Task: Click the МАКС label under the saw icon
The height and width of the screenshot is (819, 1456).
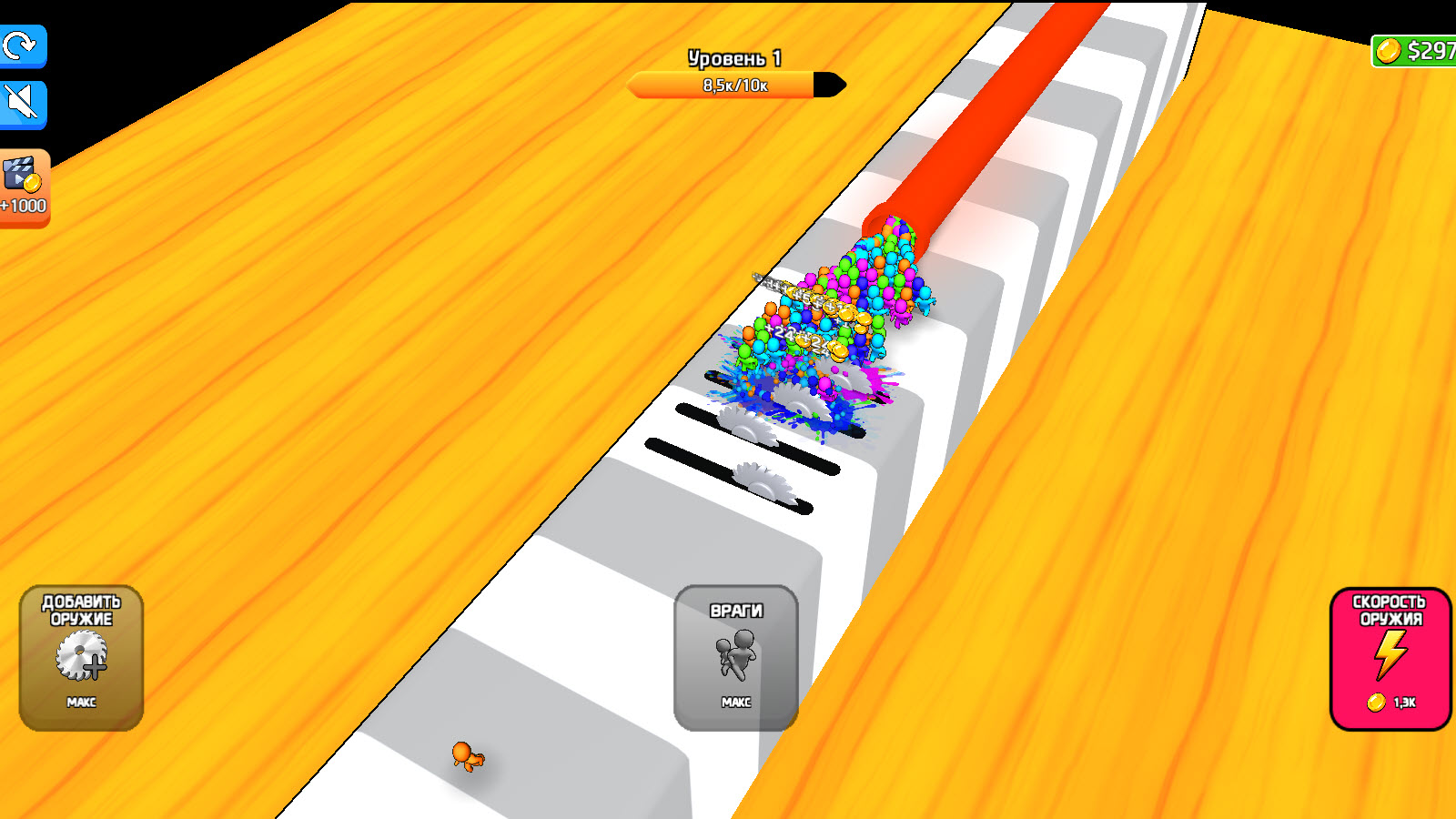Action: click(80, 703)
